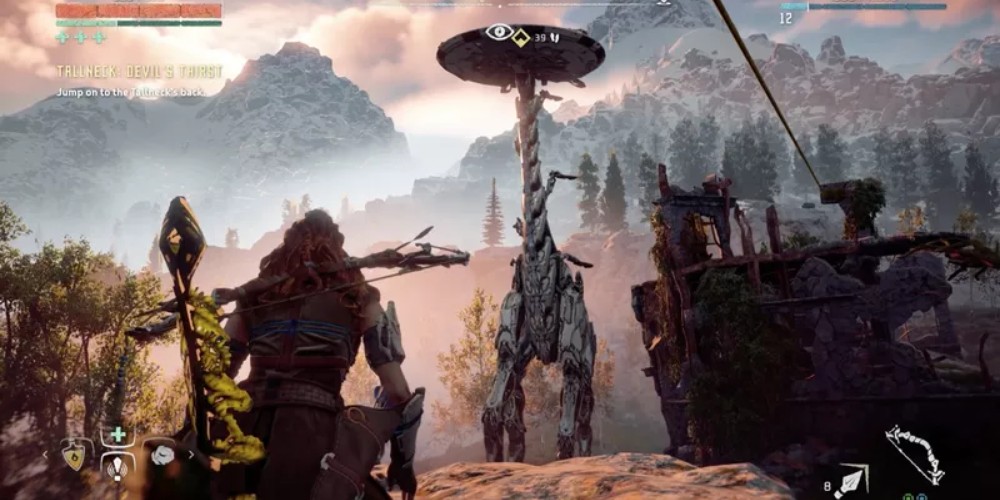
Task: Cycle tool selection with the right arrow
Action: pyautogui.click(x=191, y=454)
